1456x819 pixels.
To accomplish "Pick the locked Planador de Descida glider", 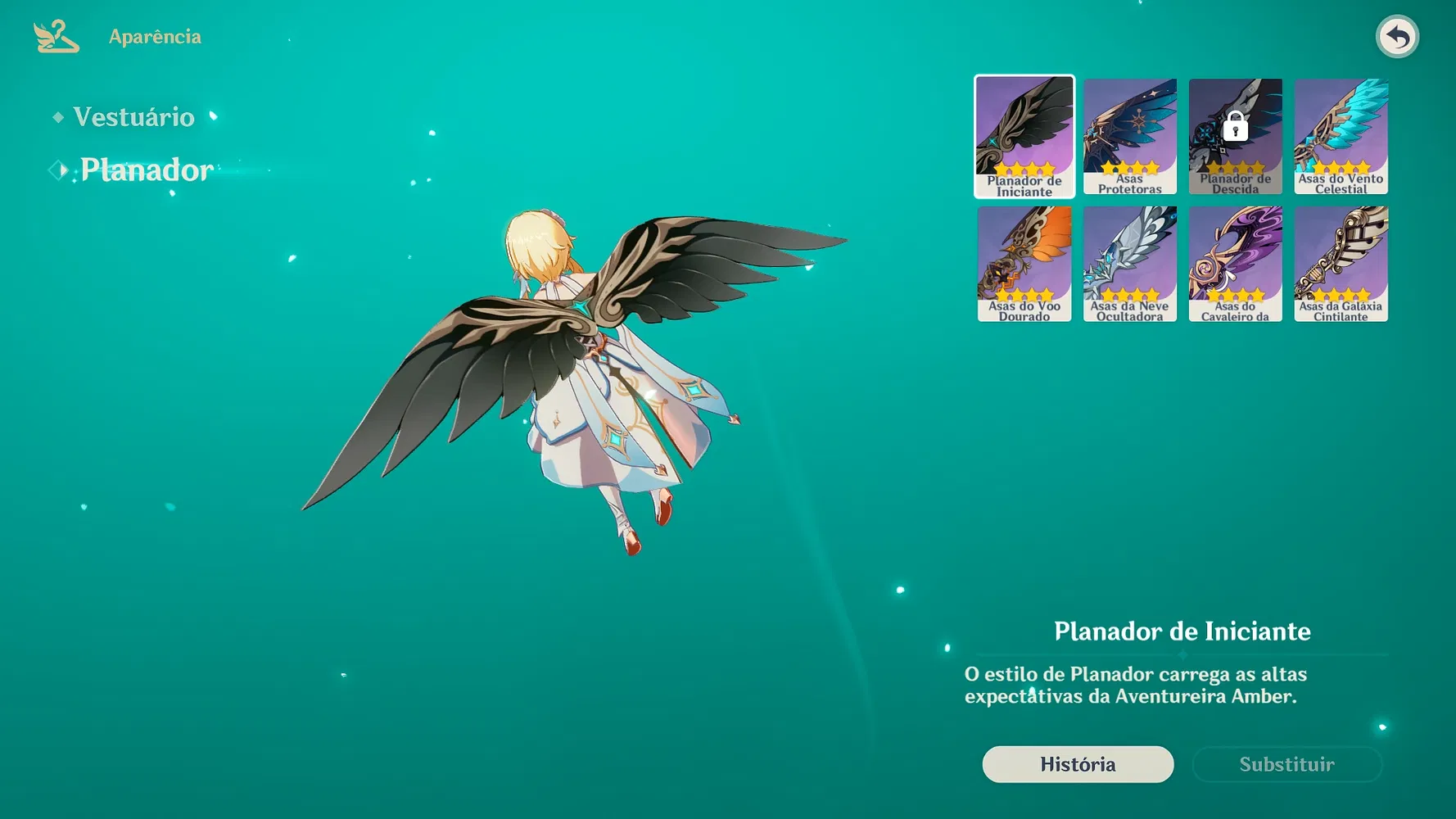I will coord(1236,137).
